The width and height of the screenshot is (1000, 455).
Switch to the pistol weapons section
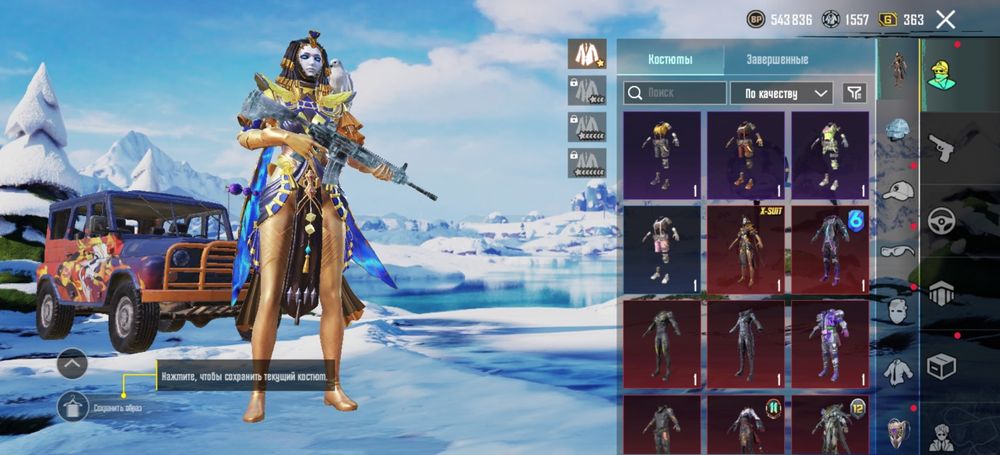pyautogui.click(x=941, y=148)
